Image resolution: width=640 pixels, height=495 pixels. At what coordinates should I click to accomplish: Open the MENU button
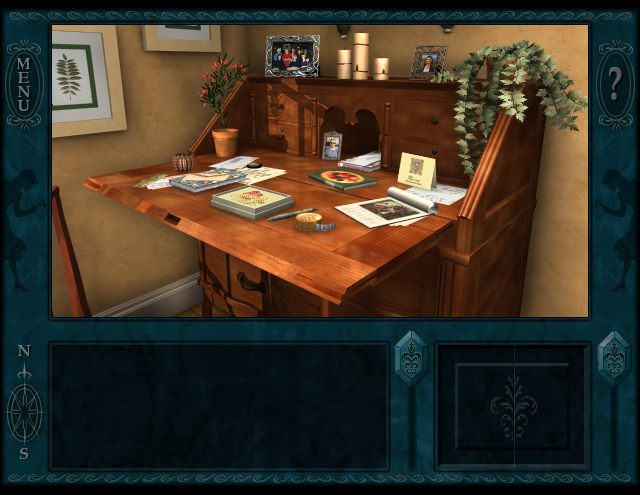point(24,86)
